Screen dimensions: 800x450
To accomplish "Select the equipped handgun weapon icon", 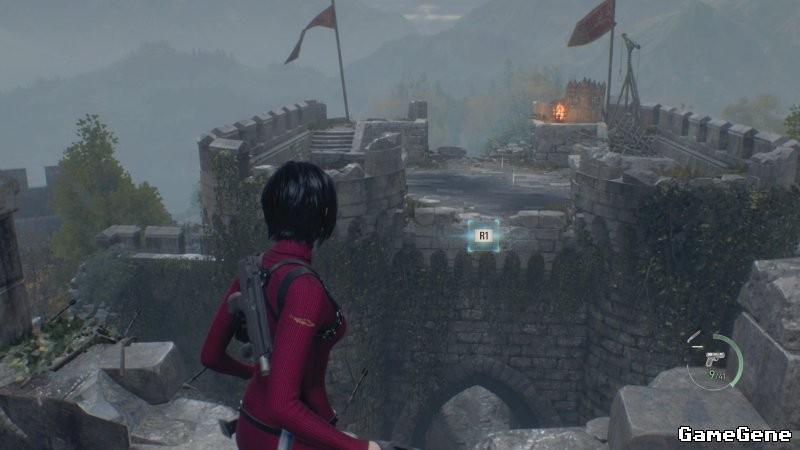I will click(x=714, y=359).
